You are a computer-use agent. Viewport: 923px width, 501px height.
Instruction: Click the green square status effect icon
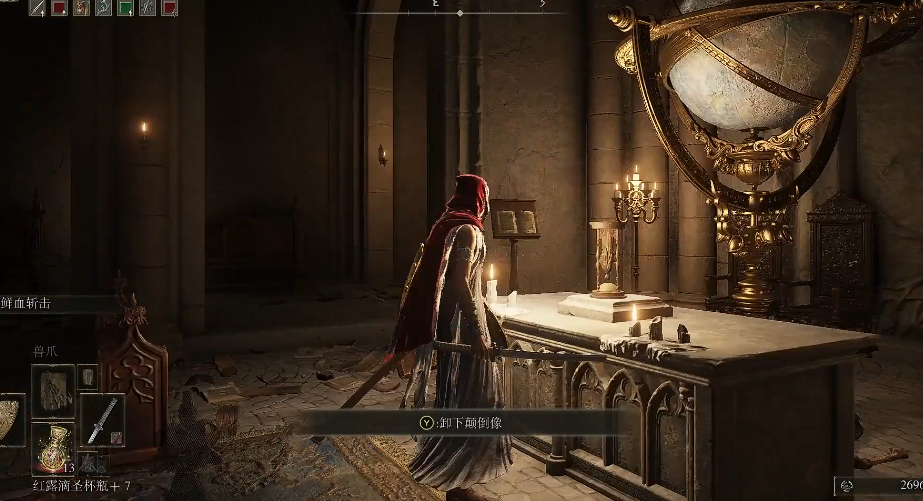click(125, 8)
